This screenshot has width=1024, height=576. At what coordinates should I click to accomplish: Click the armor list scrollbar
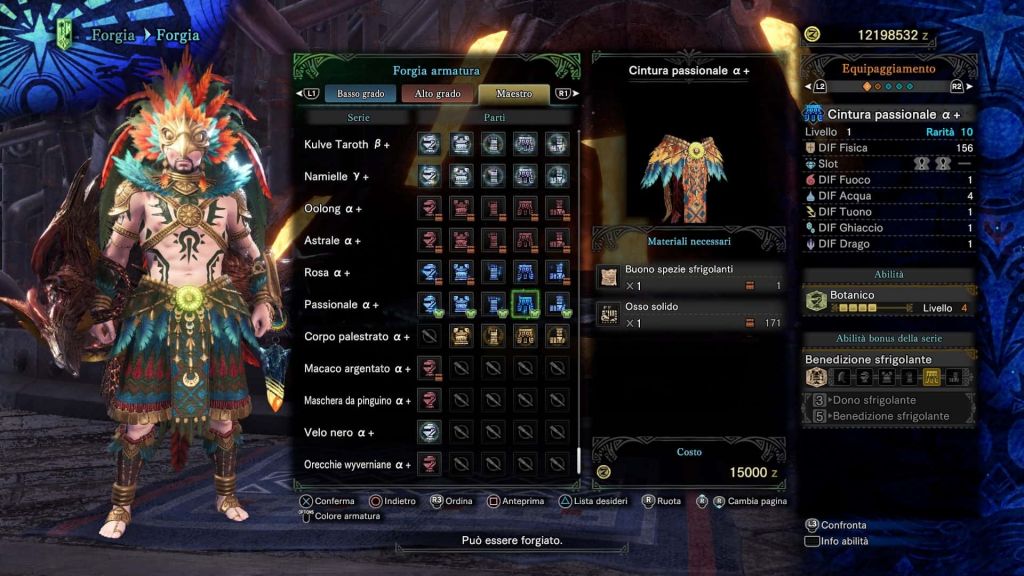[579, 461]
